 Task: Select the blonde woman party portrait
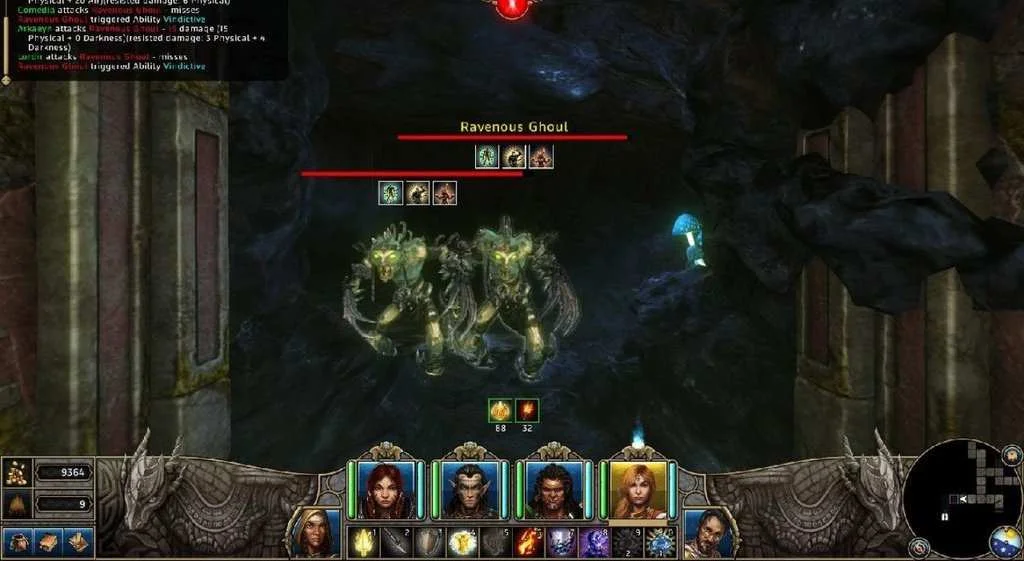click(x=637, y=490)
